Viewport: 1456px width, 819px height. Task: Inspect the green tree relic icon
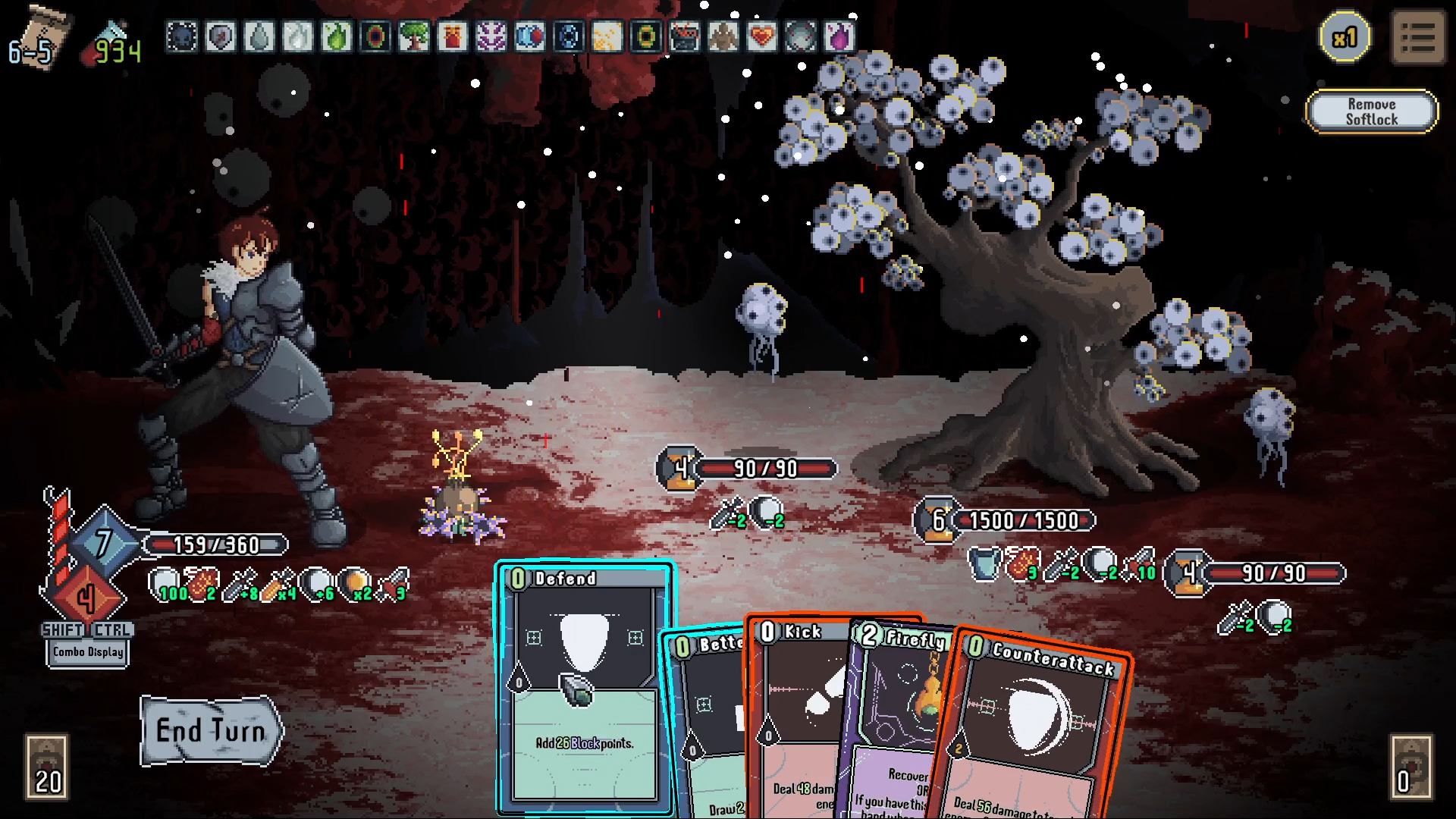point(413,36)
